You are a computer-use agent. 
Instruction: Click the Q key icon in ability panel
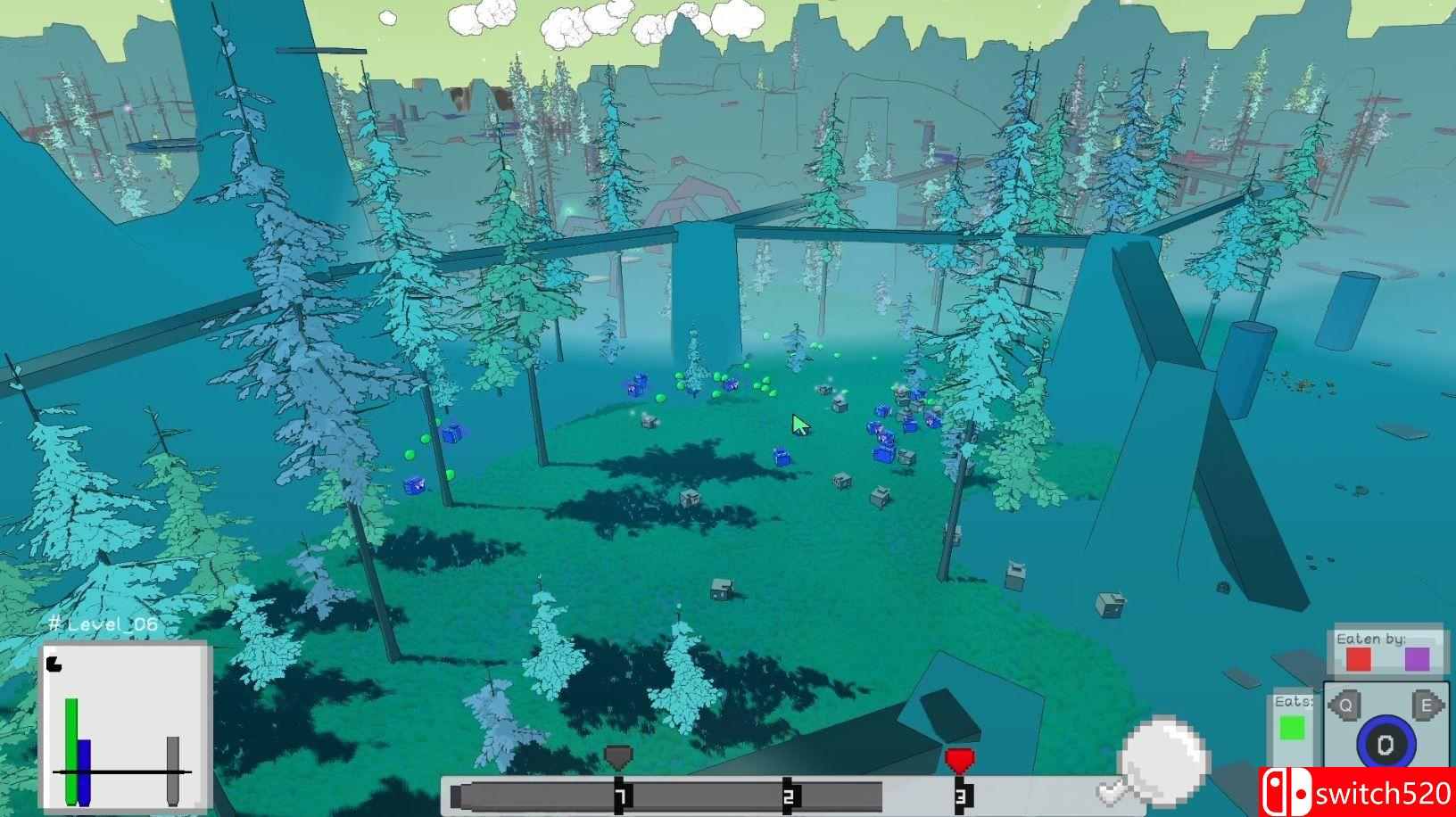[x=1344, y=705]
